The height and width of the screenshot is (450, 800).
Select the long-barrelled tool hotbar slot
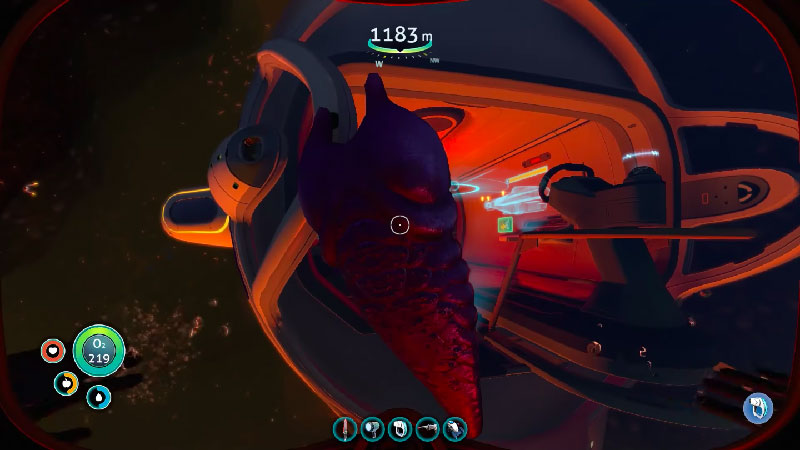coord(427,429)
